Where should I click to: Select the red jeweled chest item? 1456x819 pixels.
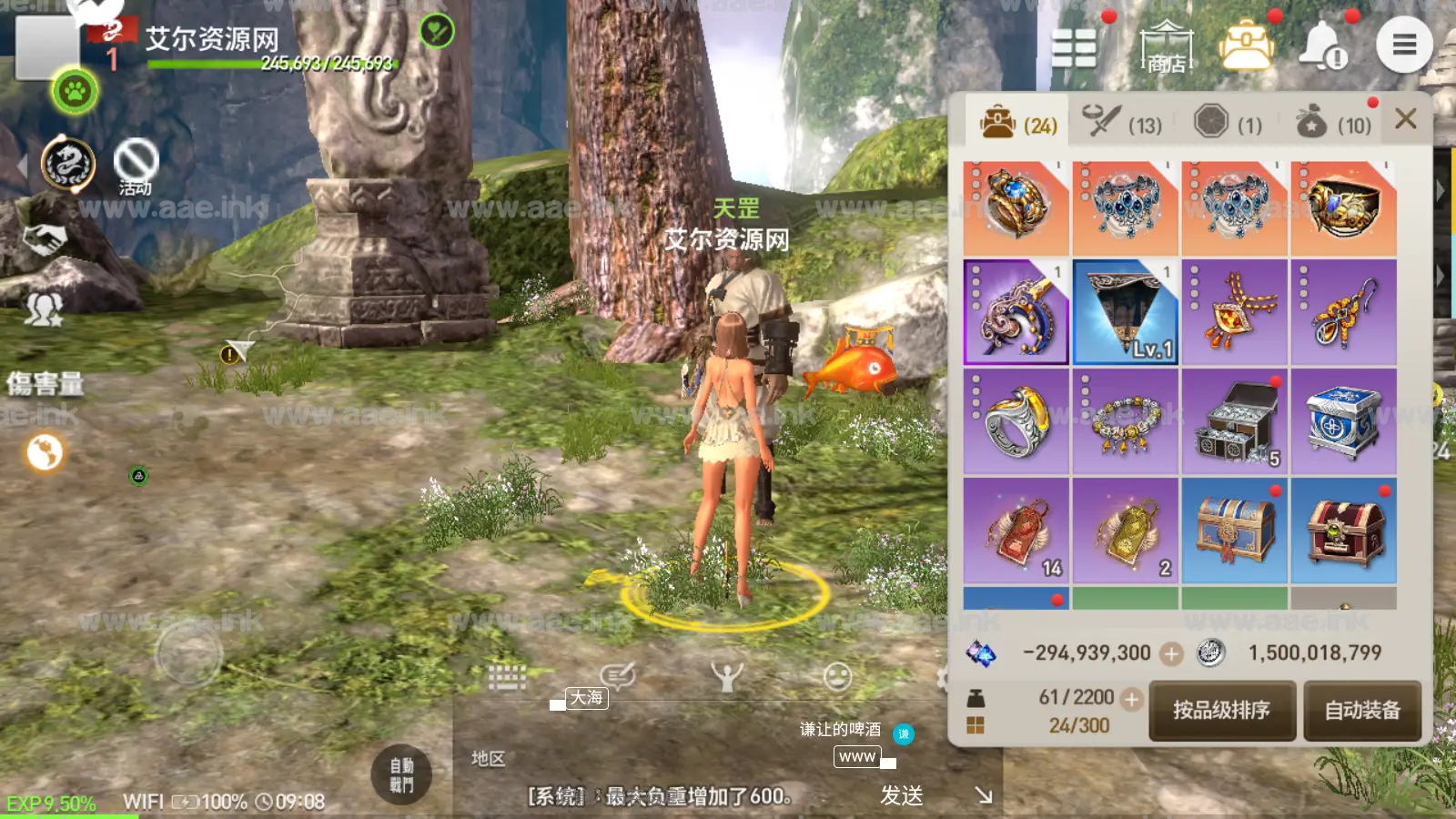[x=1343, y=531]
